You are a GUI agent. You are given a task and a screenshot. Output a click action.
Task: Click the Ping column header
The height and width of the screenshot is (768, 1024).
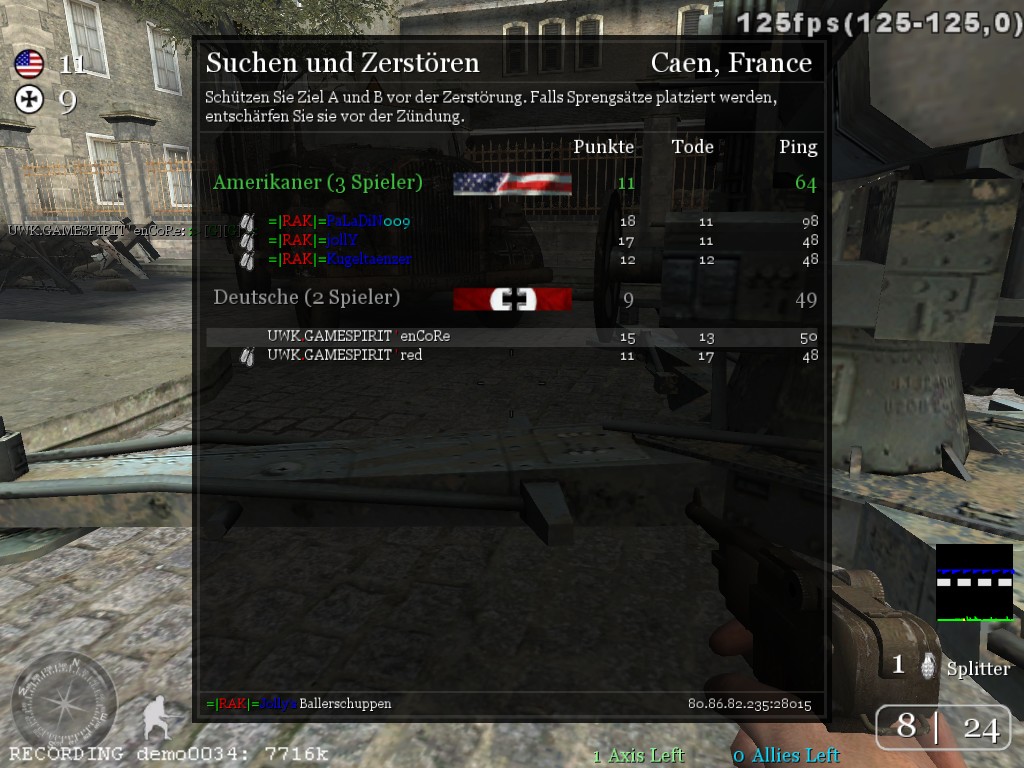coord(798,147)
